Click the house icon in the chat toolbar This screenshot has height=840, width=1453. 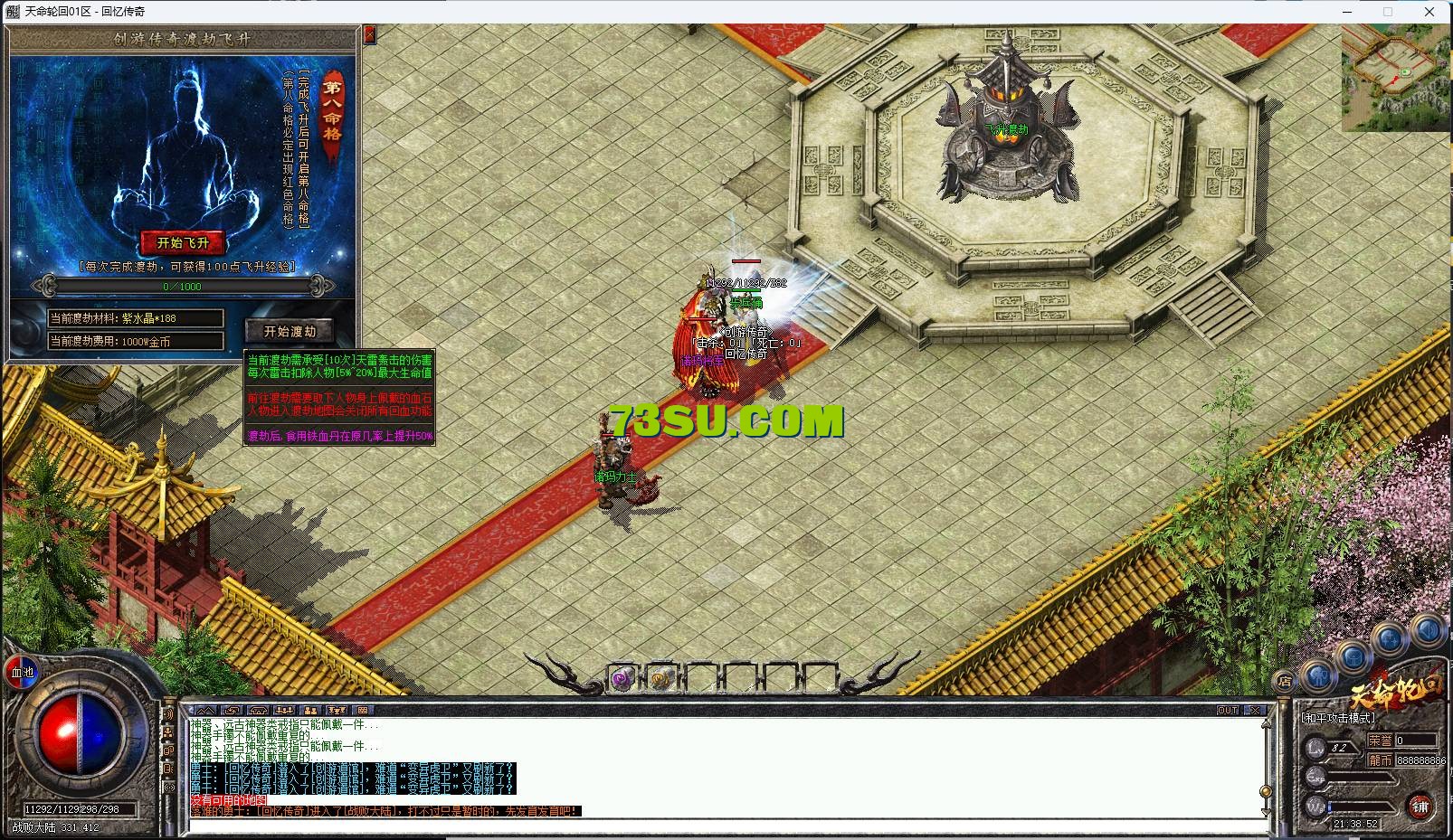click(x=258, y=709)
